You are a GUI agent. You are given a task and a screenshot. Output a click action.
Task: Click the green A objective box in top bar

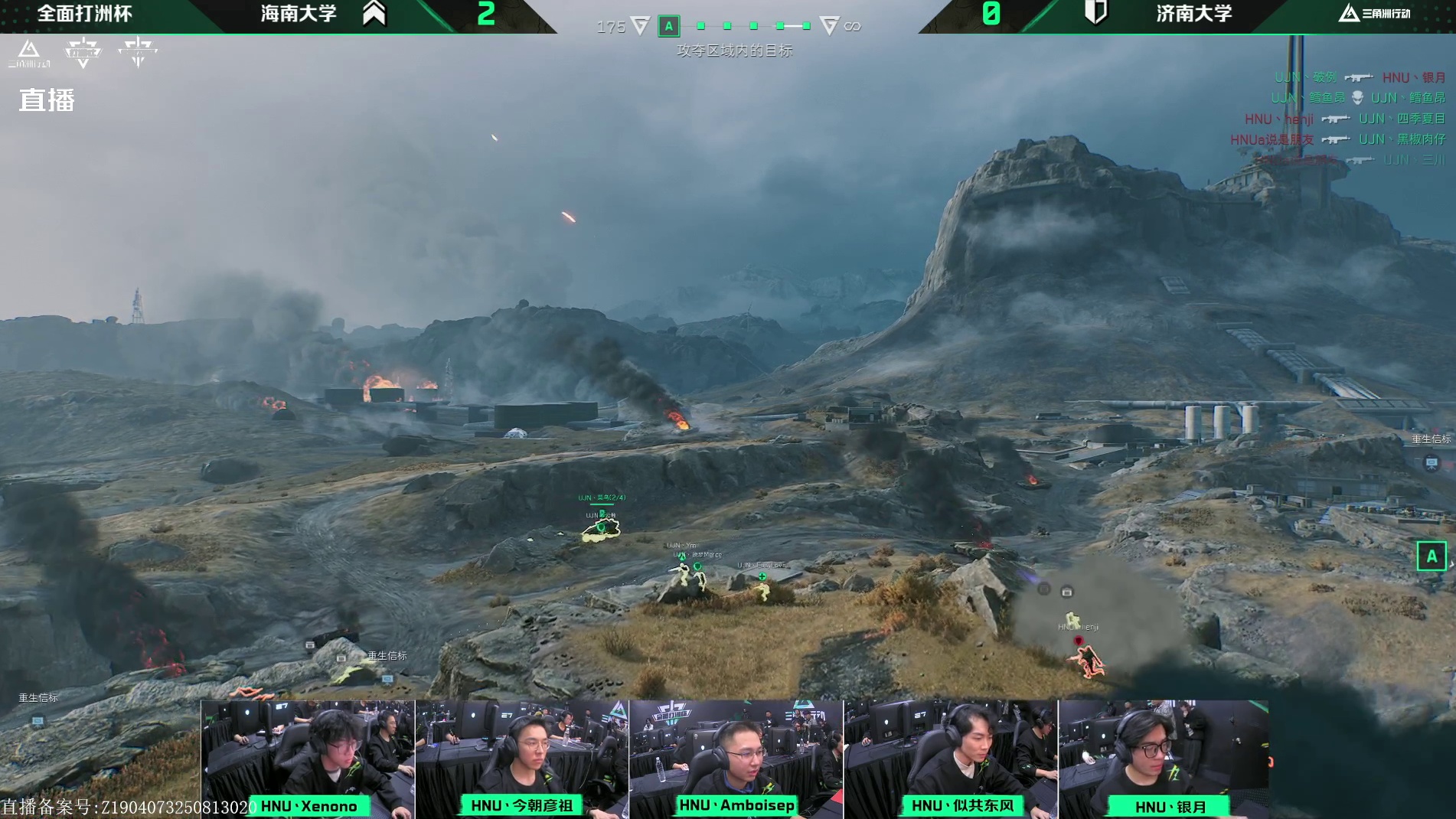[x=668, y=27]
